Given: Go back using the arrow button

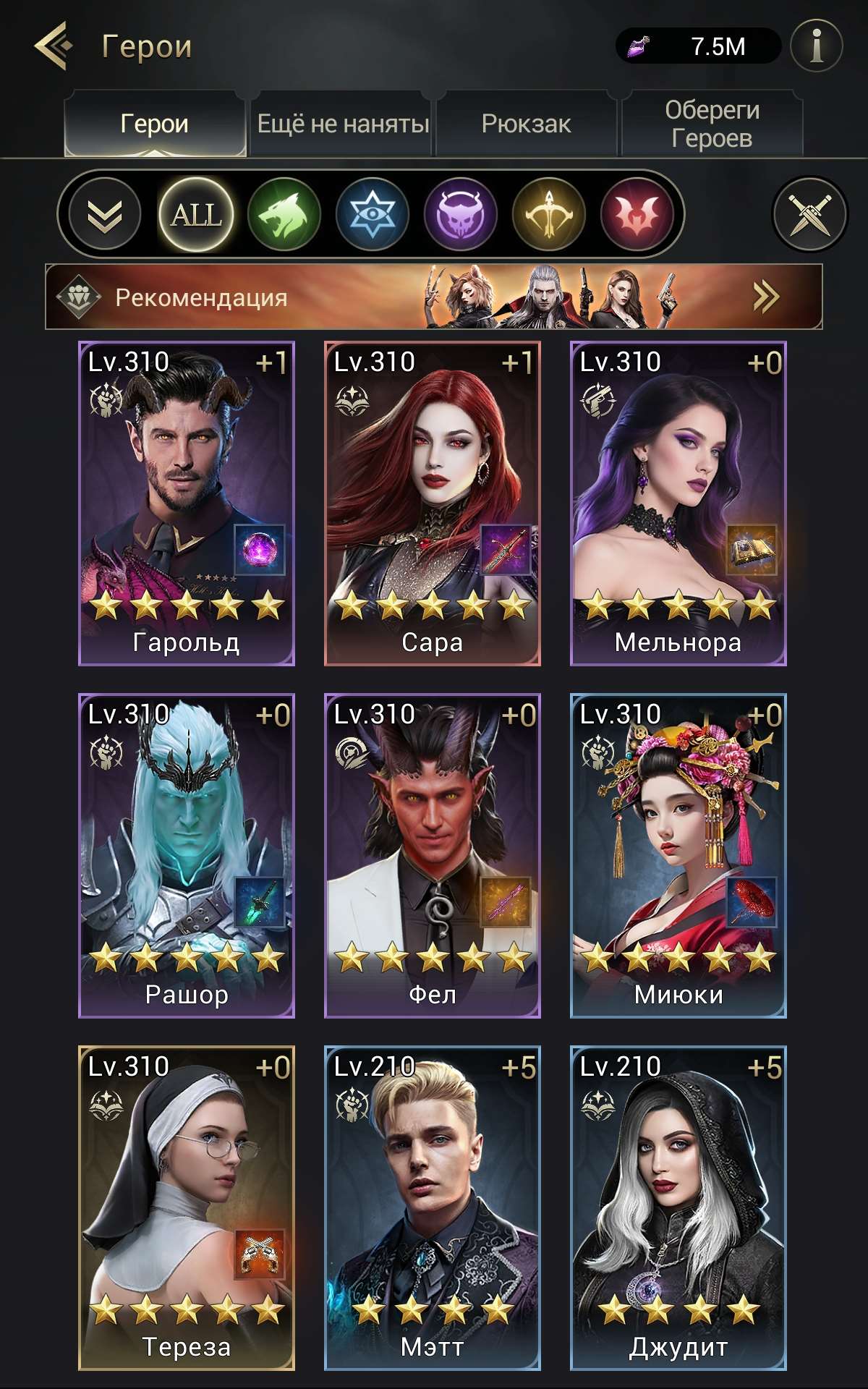Looking at the screenshot, I should pos(54,46).
